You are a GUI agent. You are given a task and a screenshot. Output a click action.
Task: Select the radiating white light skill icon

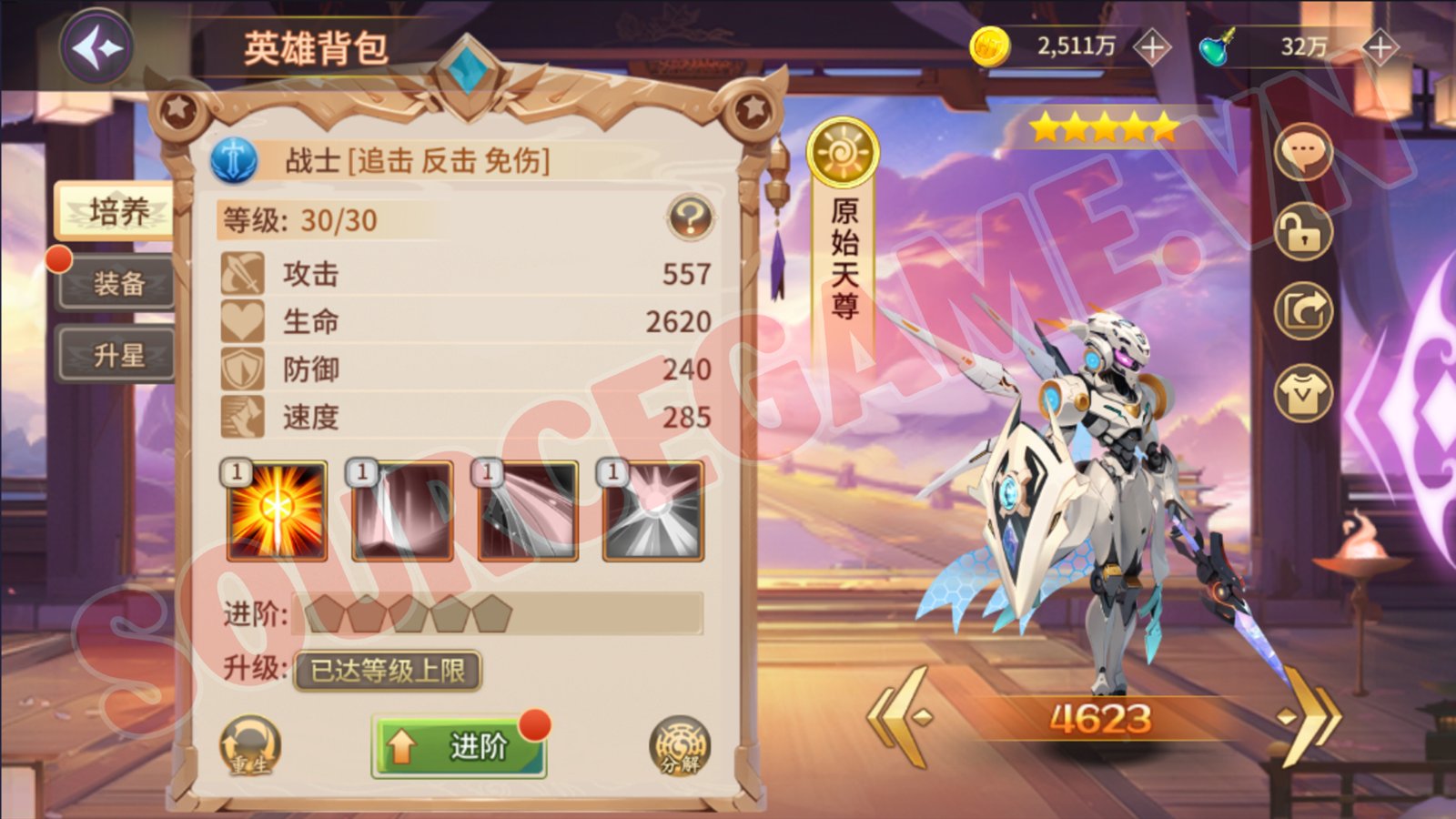[x=652, y=511]
